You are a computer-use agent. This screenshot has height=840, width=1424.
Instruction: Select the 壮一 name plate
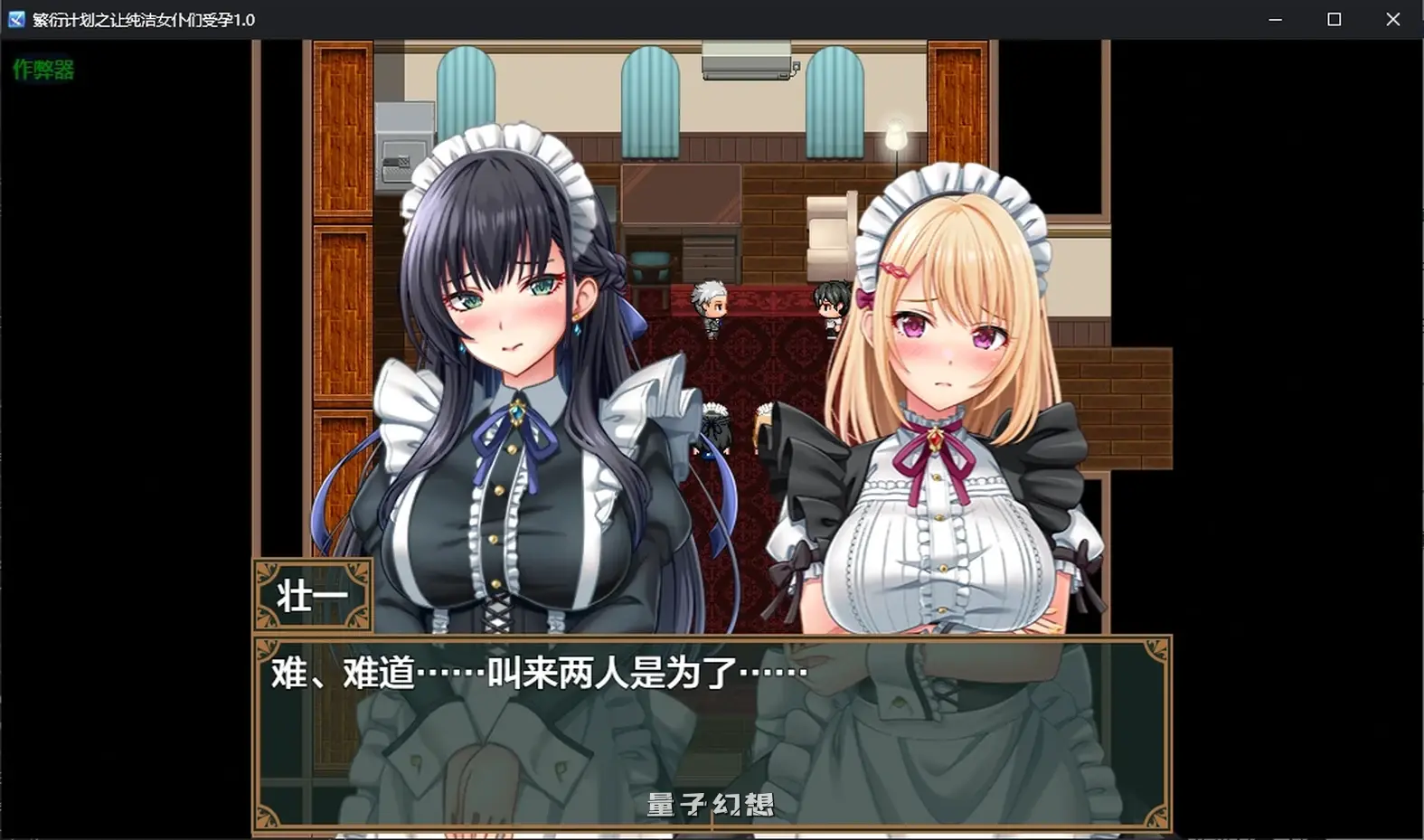click(x=311, y=592)
